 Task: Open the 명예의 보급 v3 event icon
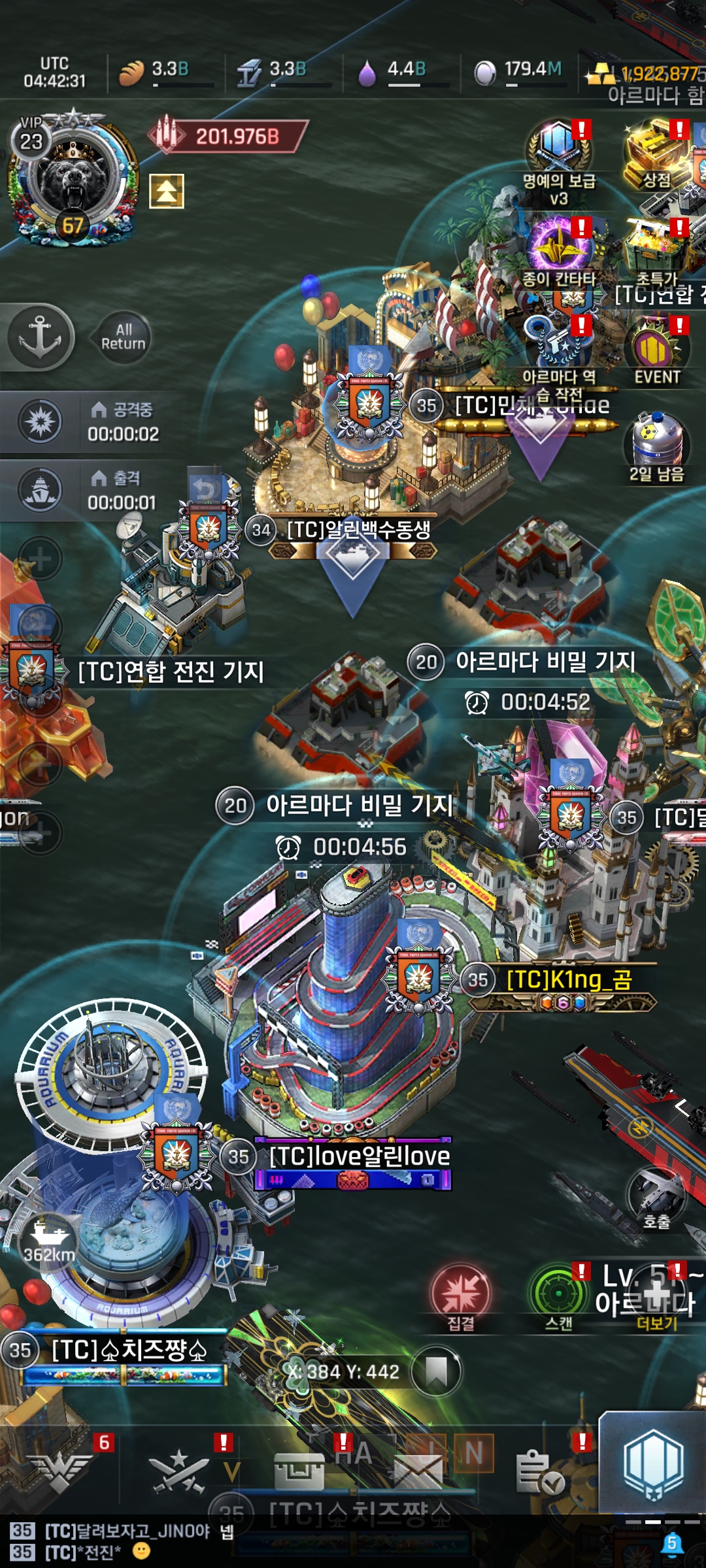pos(558,149)
